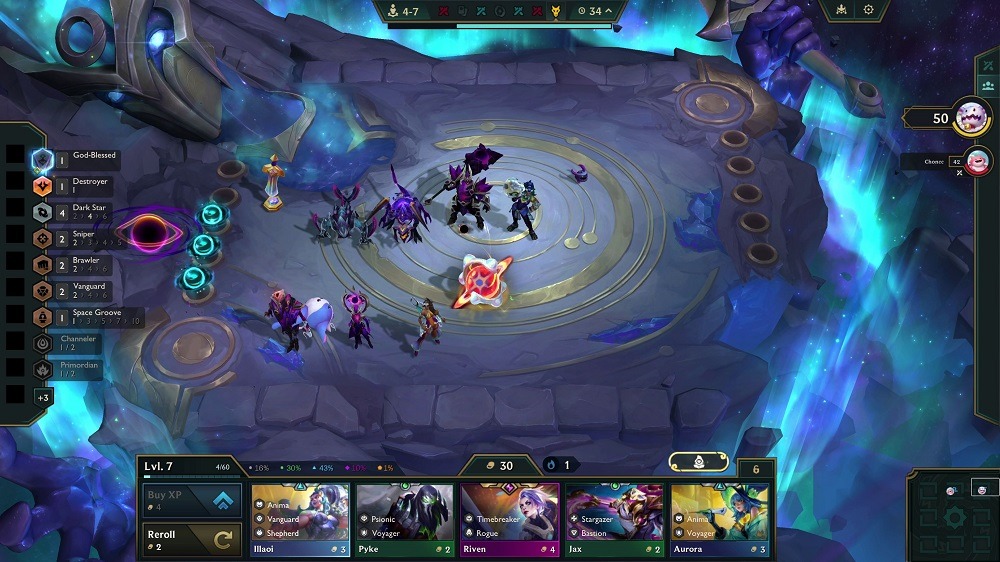Switch to the crossed-swords scoreboard tab
1000x562 pixels.
click(x=985, y=64)
